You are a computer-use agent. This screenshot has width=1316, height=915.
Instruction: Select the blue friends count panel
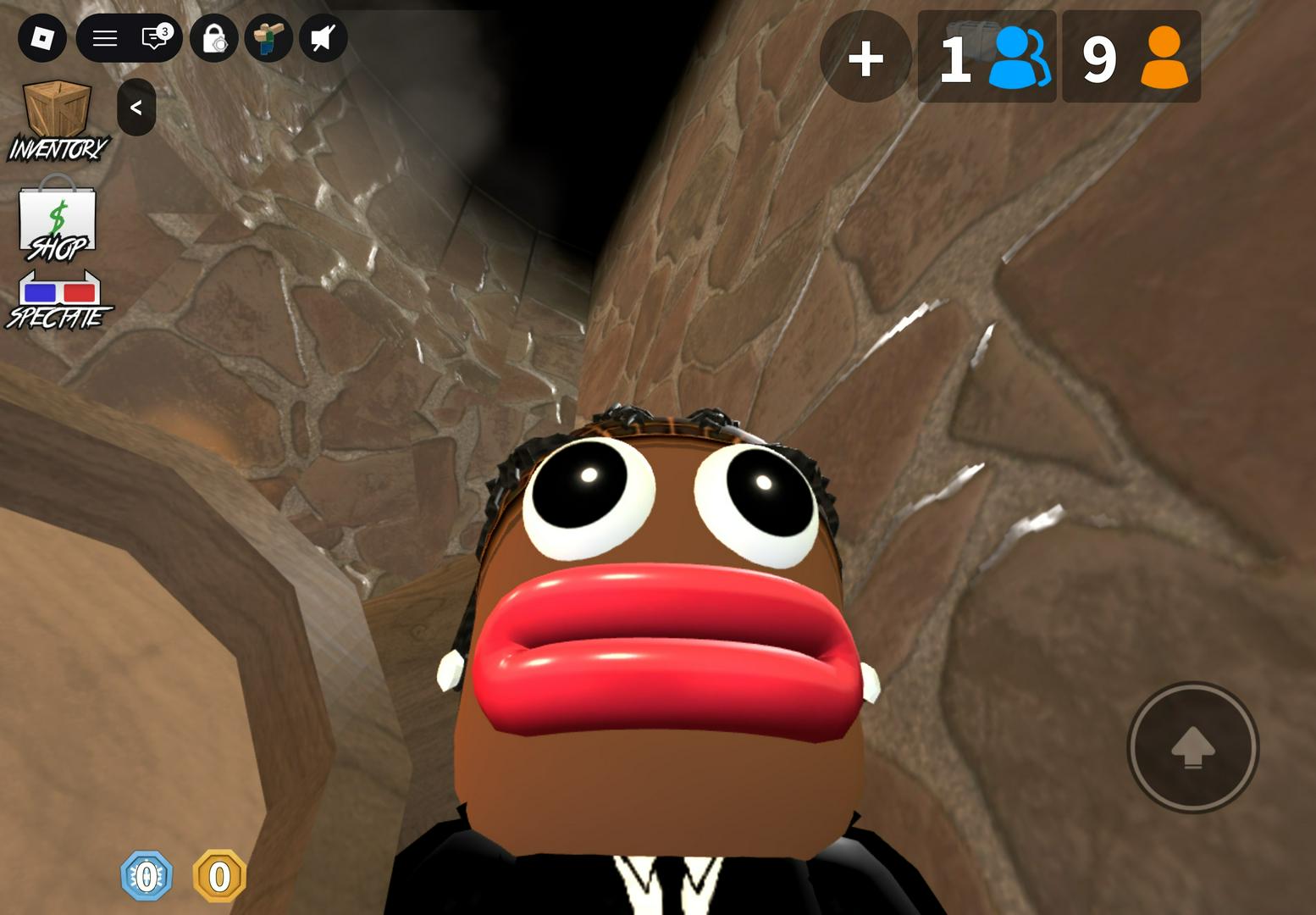click(987, 58)
